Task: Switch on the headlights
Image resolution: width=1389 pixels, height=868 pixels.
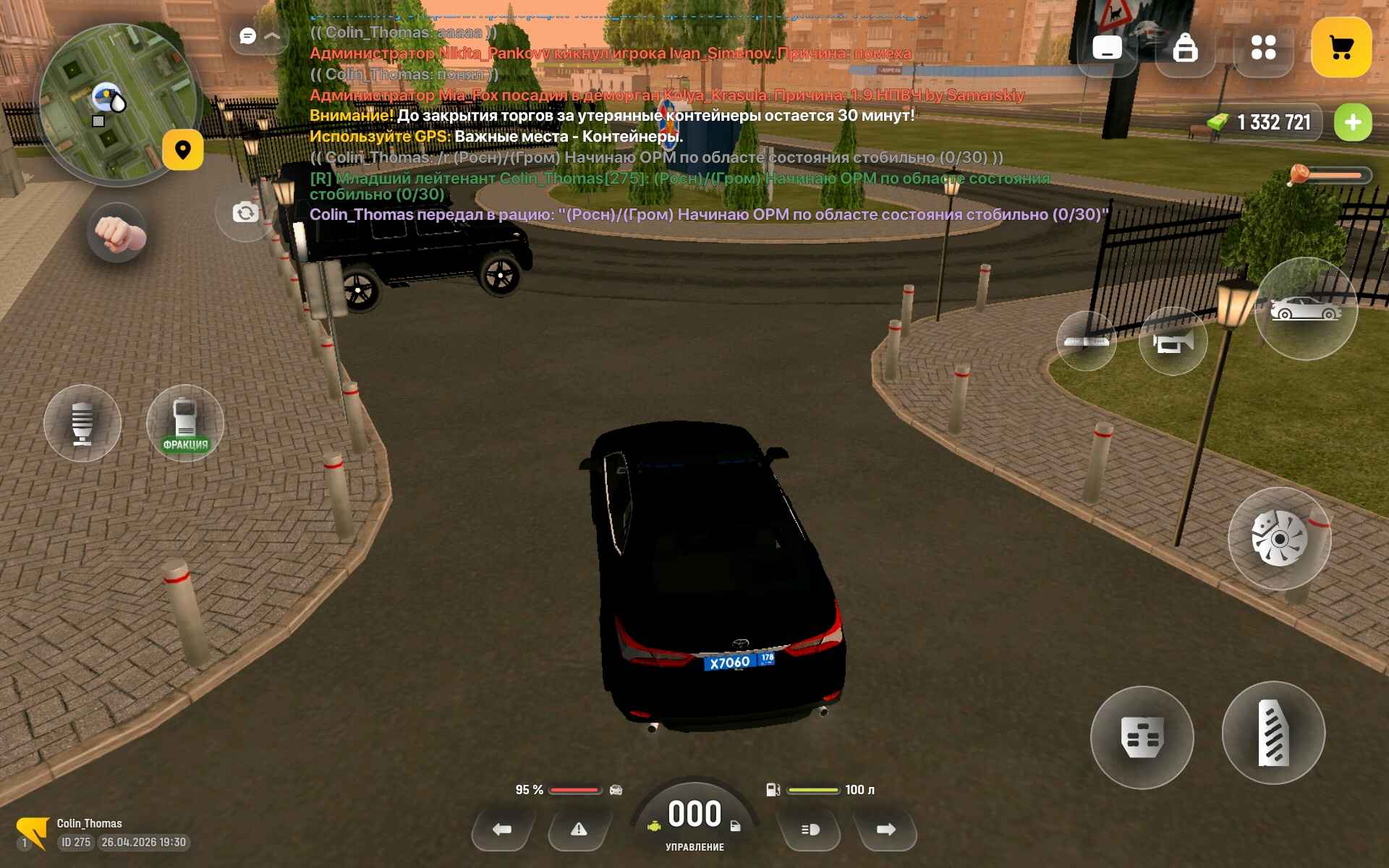Action: (x=810, y=830)
